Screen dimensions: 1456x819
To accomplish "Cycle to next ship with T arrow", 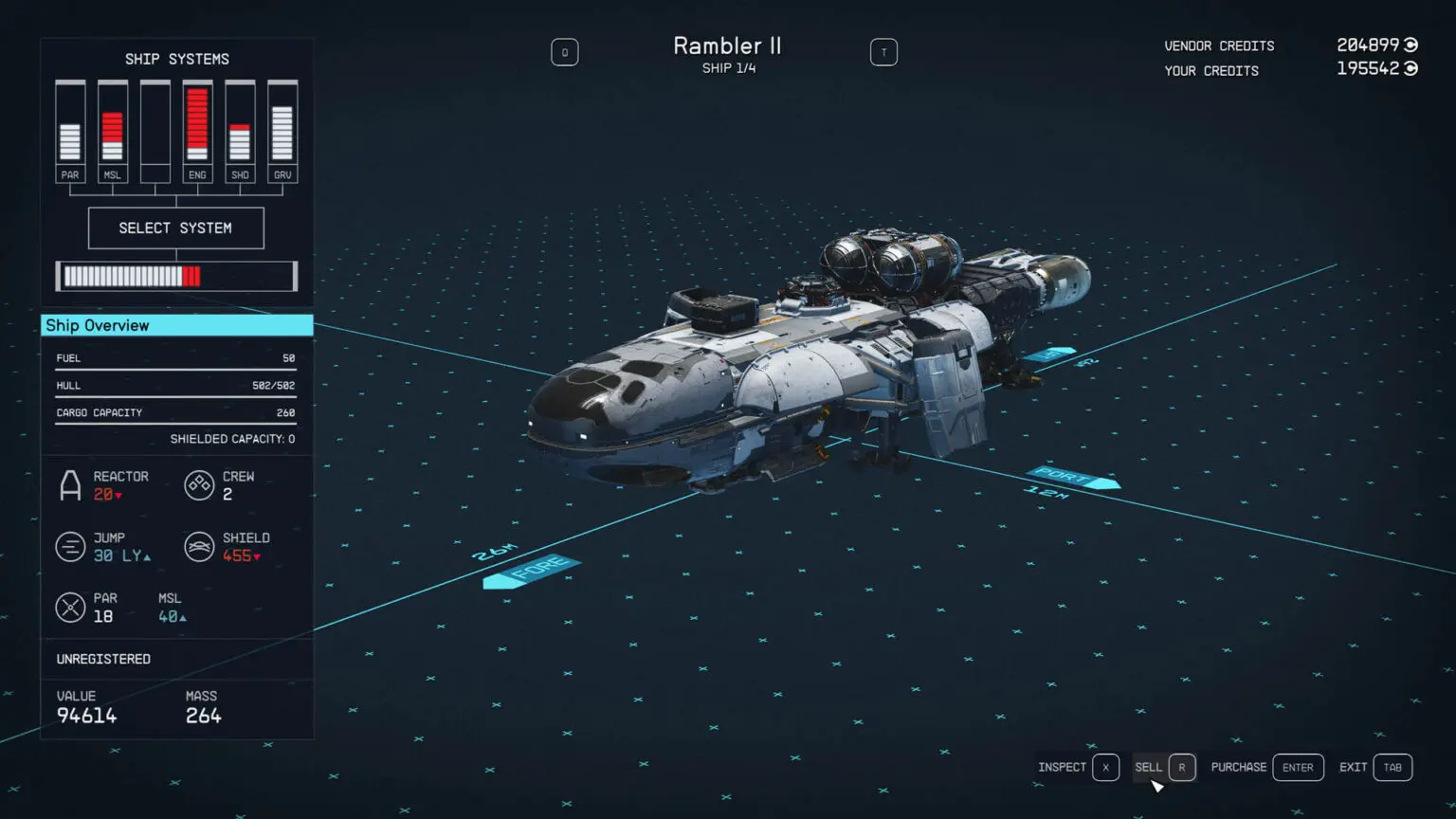I will click(883, 52).
